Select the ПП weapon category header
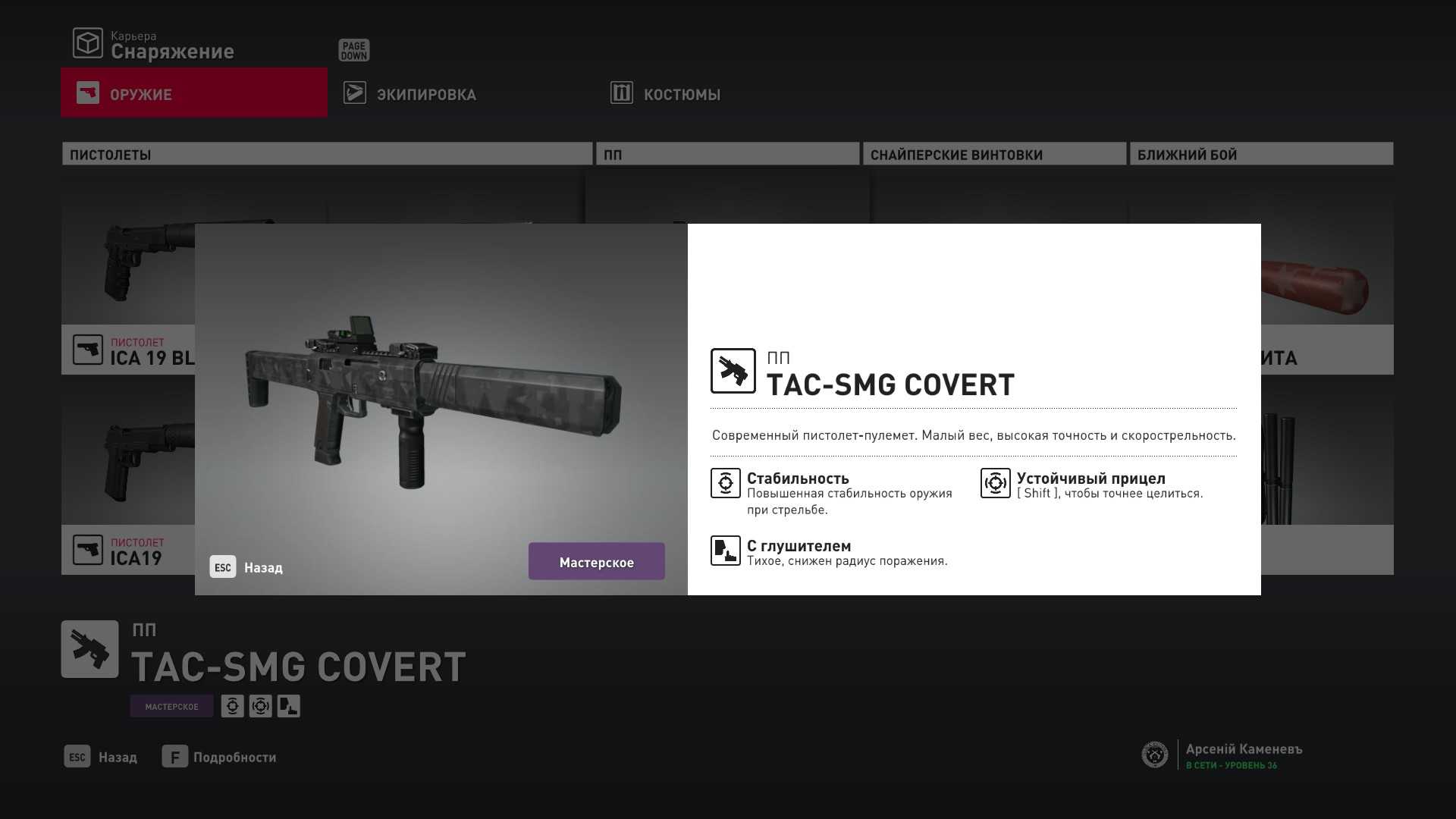The height and width of the screenshot is (819, 1456). click(727, 154)
